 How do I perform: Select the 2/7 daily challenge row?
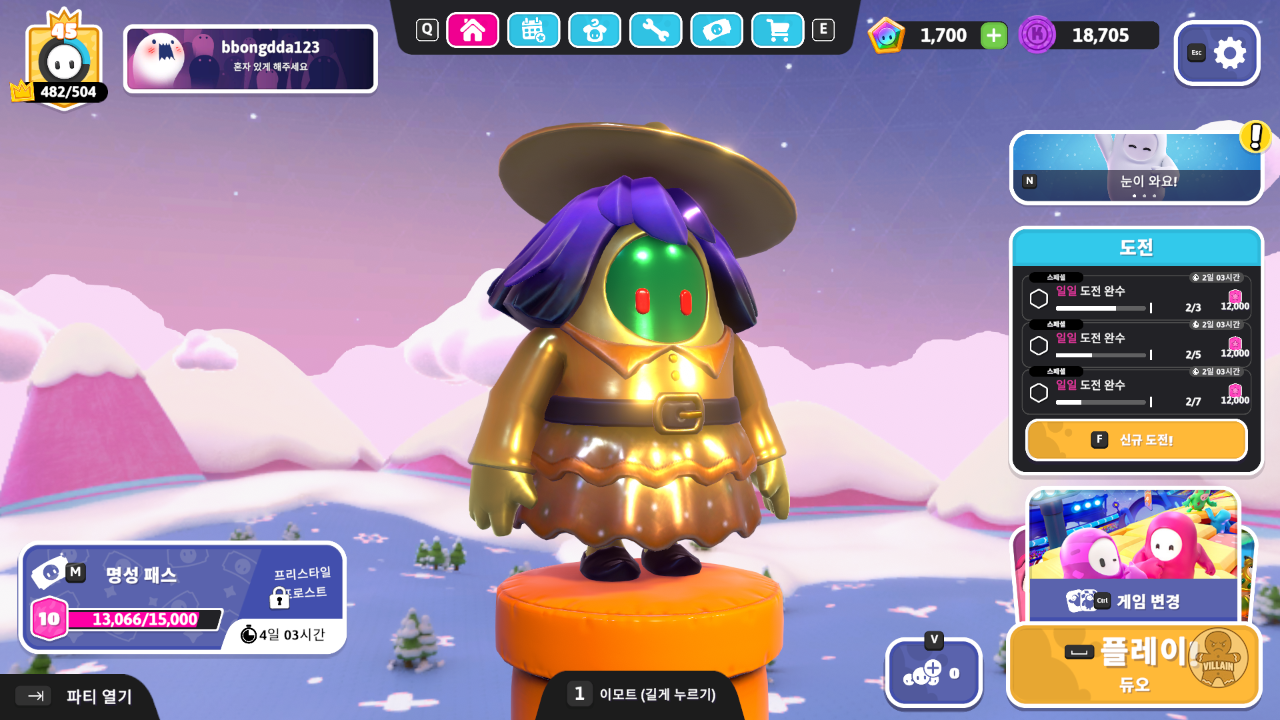(1136, 392)
